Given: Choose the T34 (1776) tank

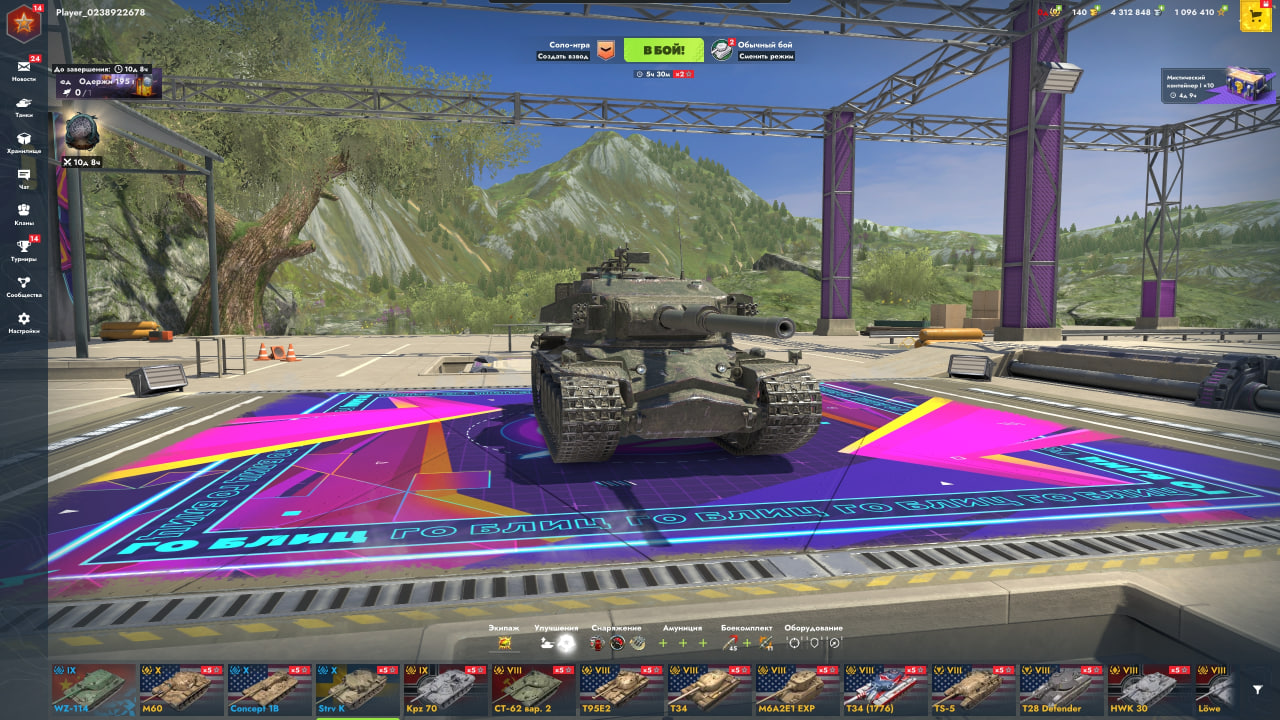Looking at the screenshot, I should tap(886, 688).
